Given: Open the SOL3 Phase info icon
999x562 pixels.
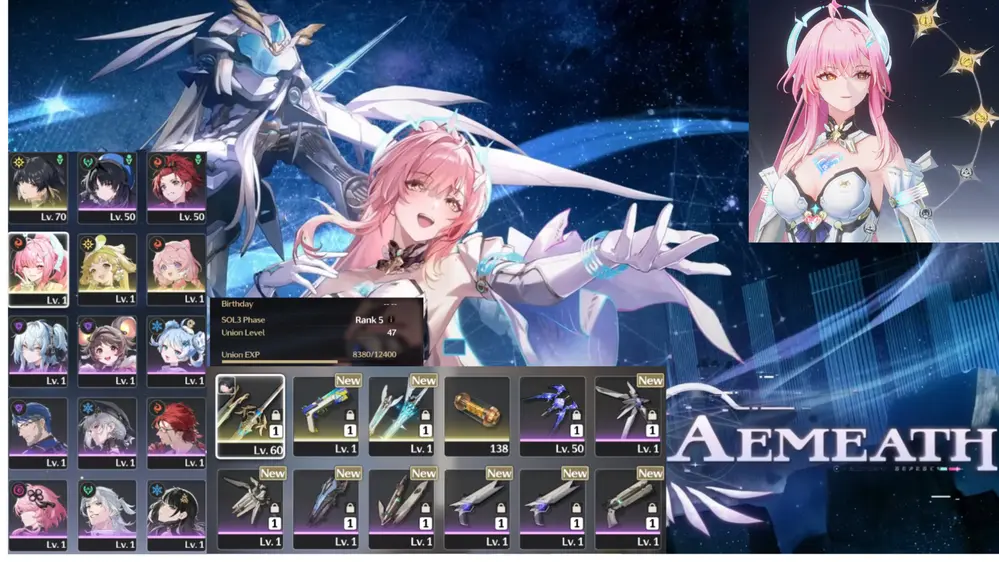Looking at the screenshot, I should pos(392,320).
